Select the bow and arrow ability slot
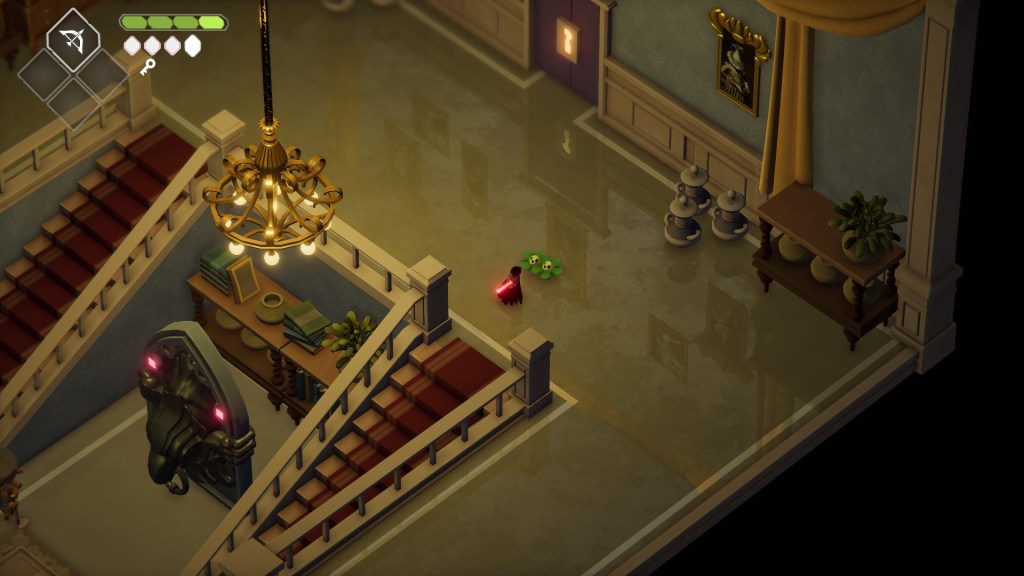Viewport: 1024px width, 576px height. pos(72,40)
